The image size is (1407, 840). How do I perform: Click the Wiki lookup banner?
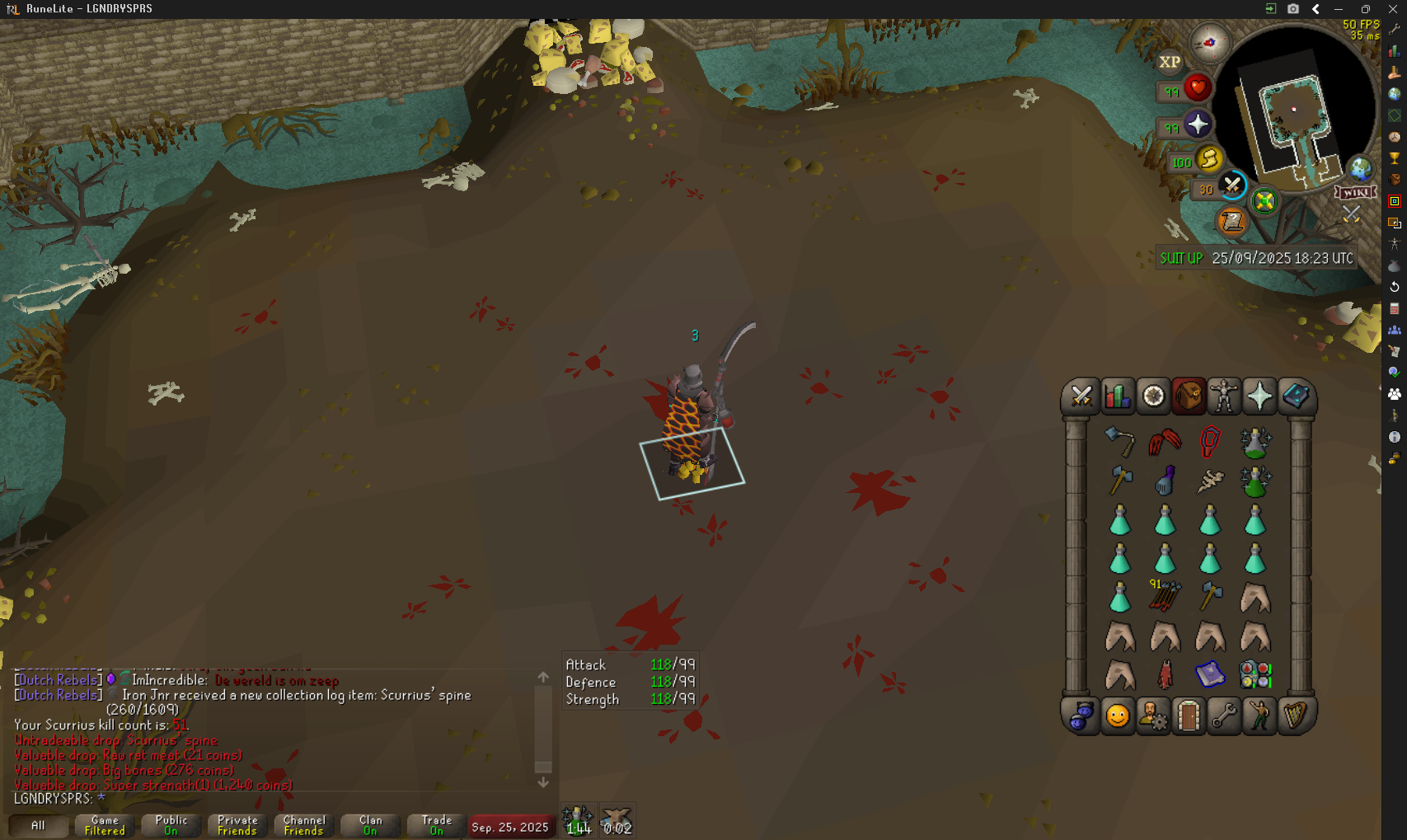pyautogui.click(x=1356, y=192)
